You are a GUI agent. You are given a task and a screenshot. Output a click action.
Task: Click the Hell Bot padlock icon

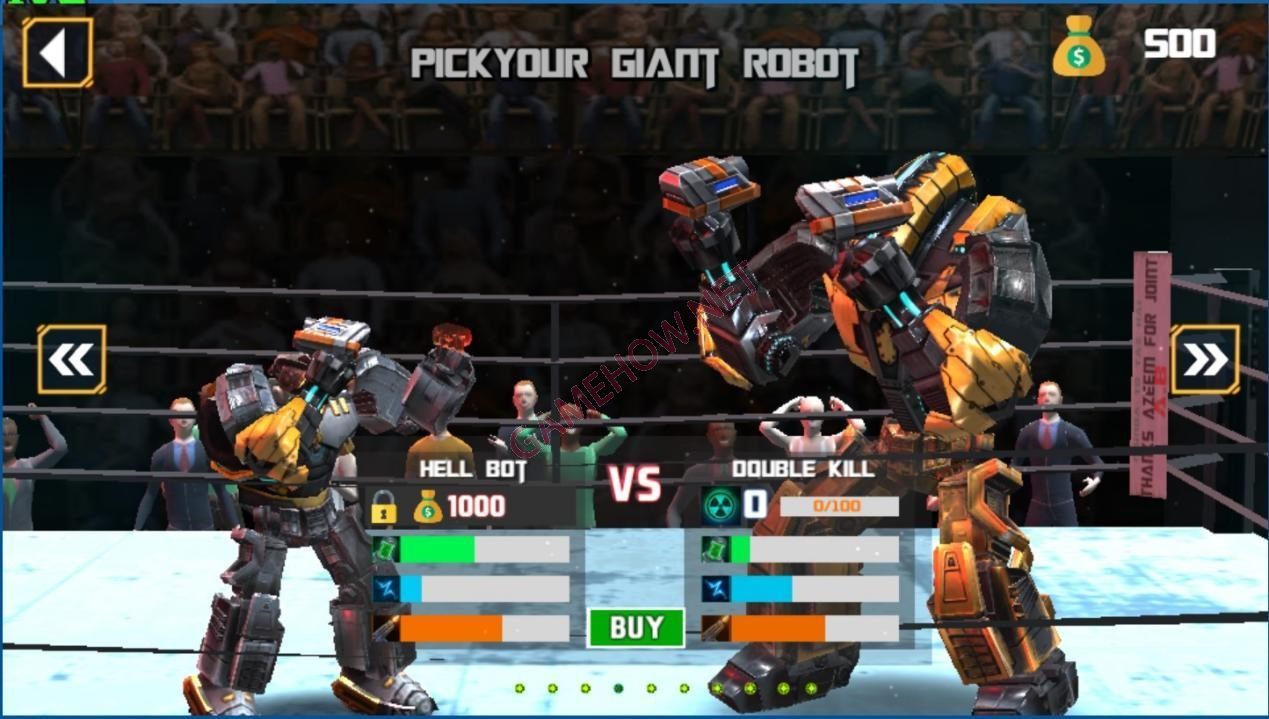[383, 507]
